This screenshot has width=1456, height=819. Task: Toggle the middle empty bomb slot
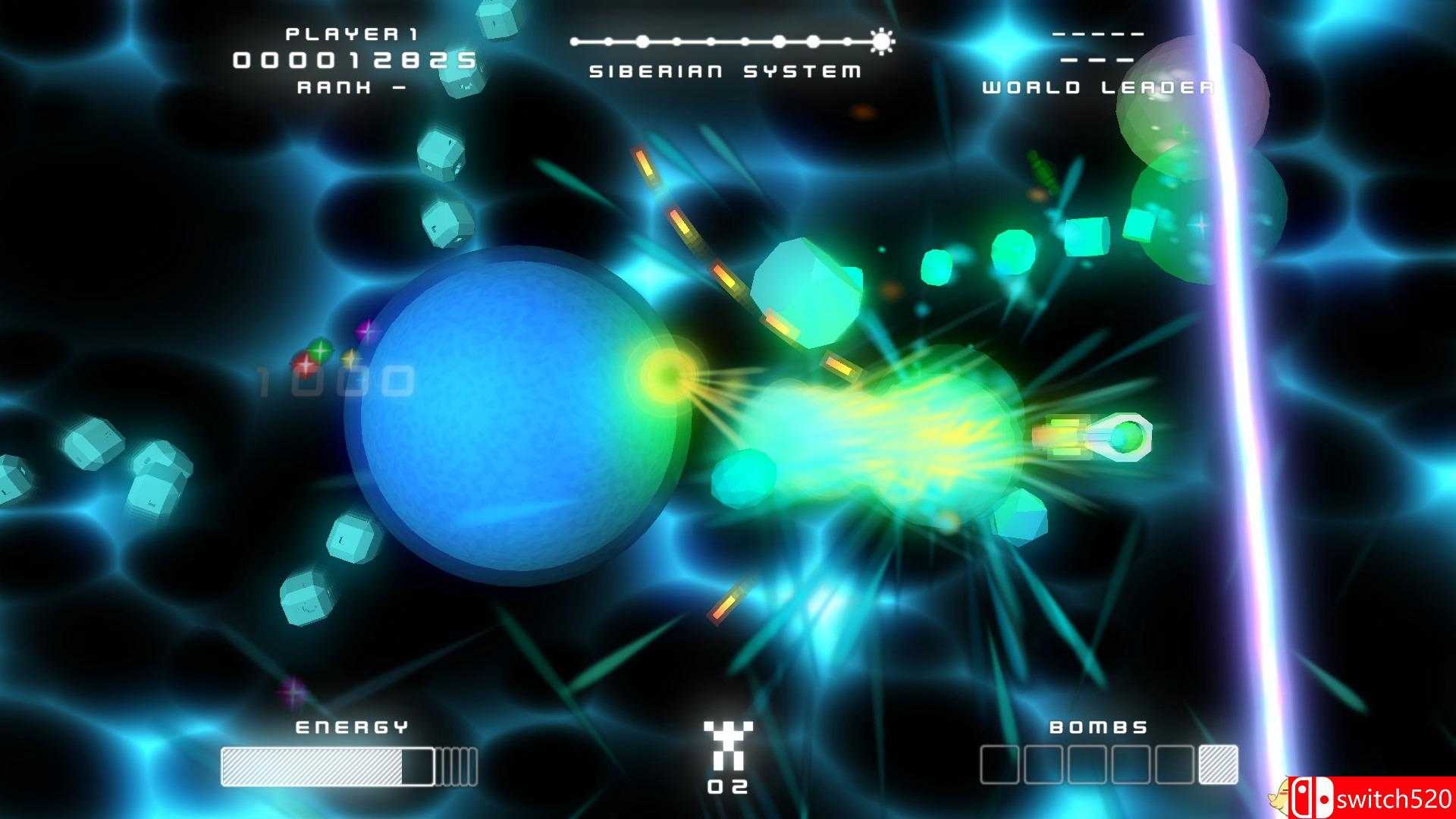point(1087,764)
